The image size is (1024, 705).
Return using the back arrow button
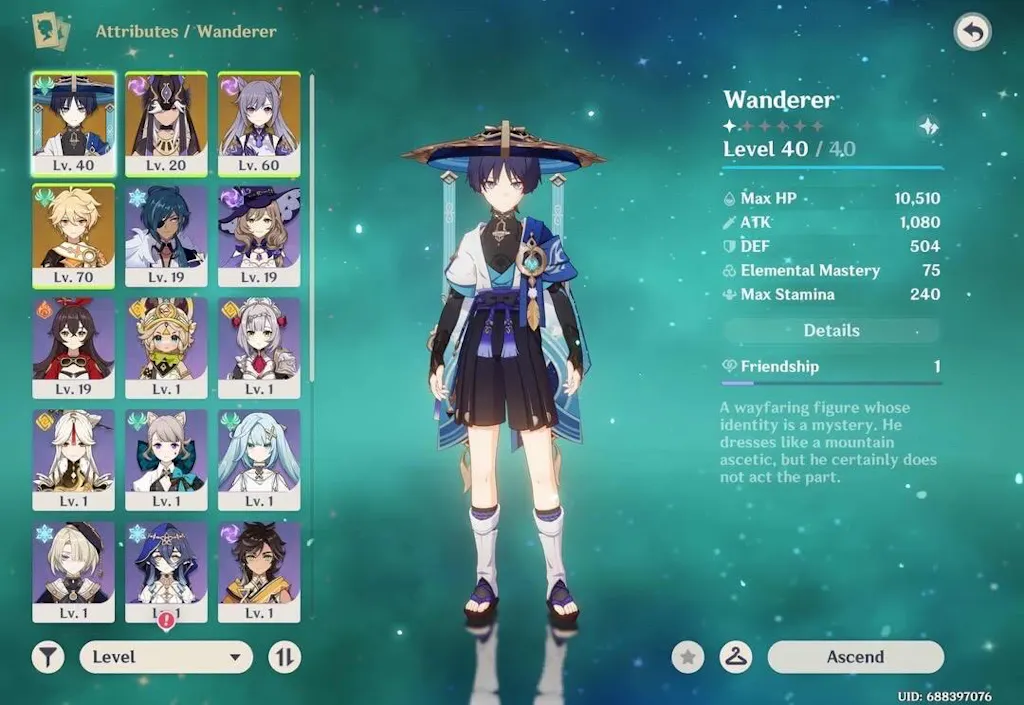[x=972, y=32]
